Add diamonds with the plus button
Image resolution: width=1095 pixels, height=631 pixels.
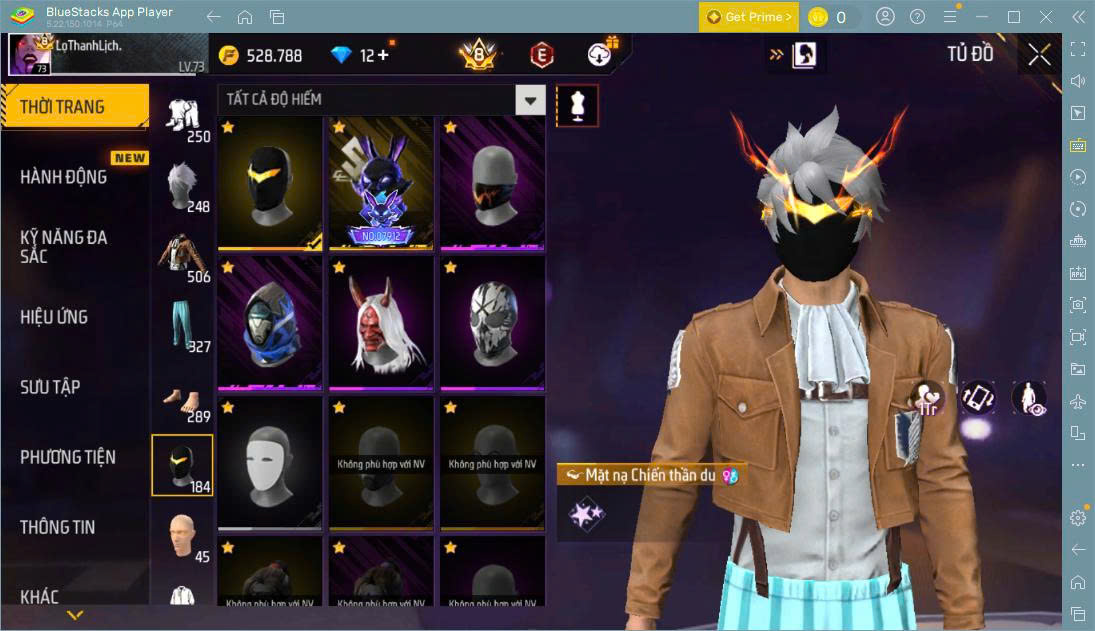(x=383, y=55)
